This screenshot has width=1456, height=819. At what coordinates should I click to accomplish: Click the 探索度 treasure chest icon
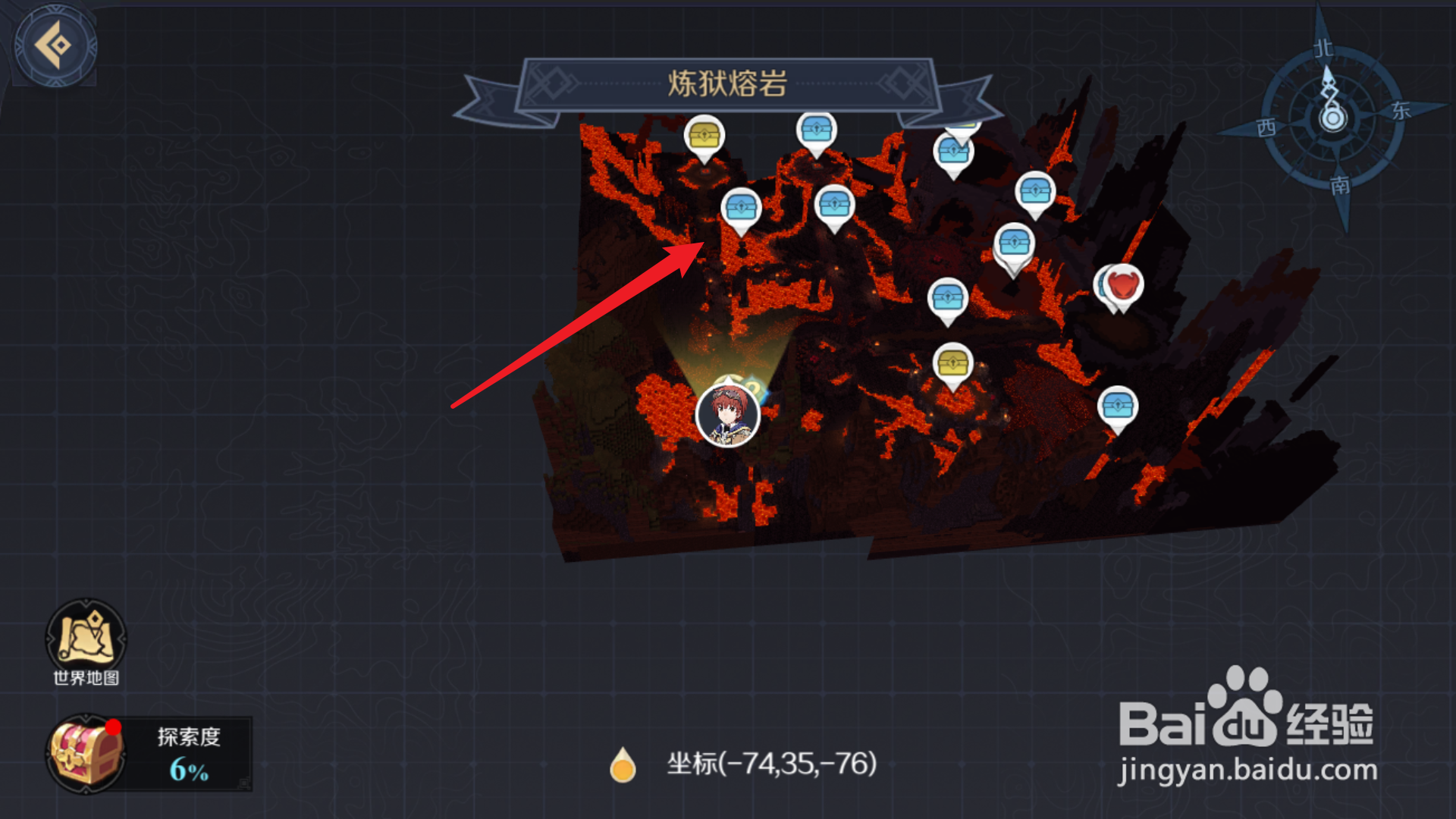(x=85, y=755)
